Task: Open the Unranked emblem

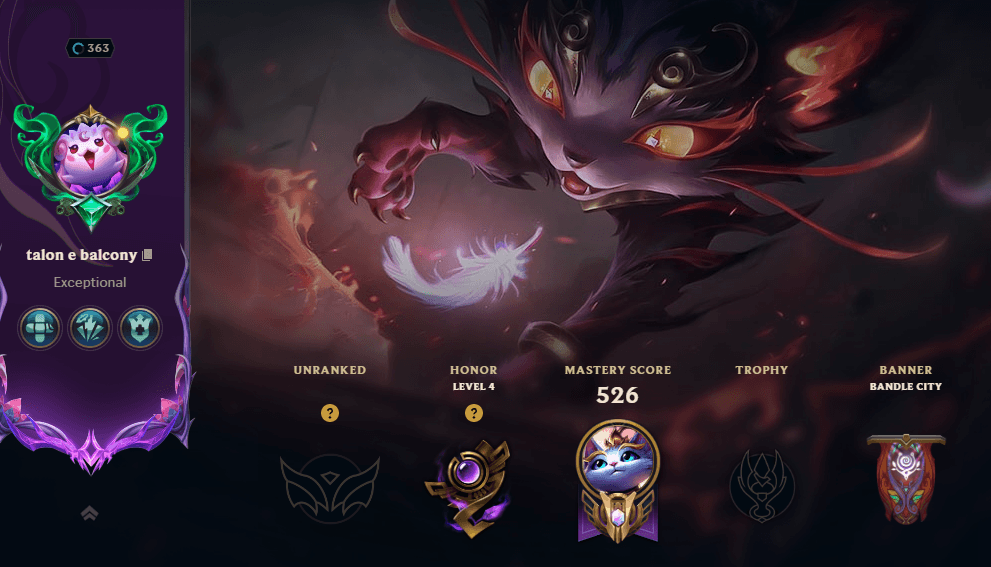Action: click(330, 485)
